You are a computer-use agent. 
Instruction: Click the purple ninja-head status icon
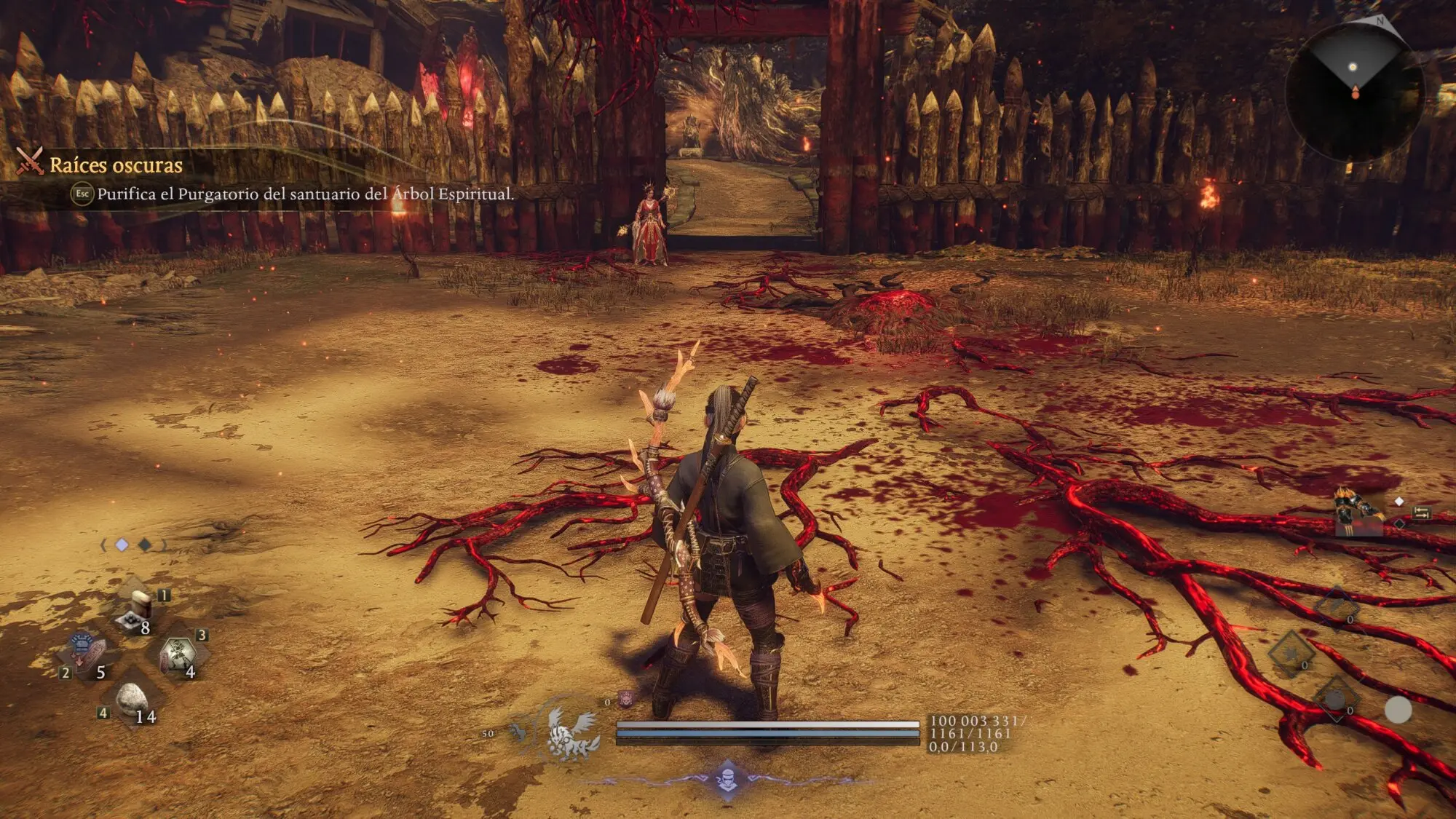click(727, 780)
